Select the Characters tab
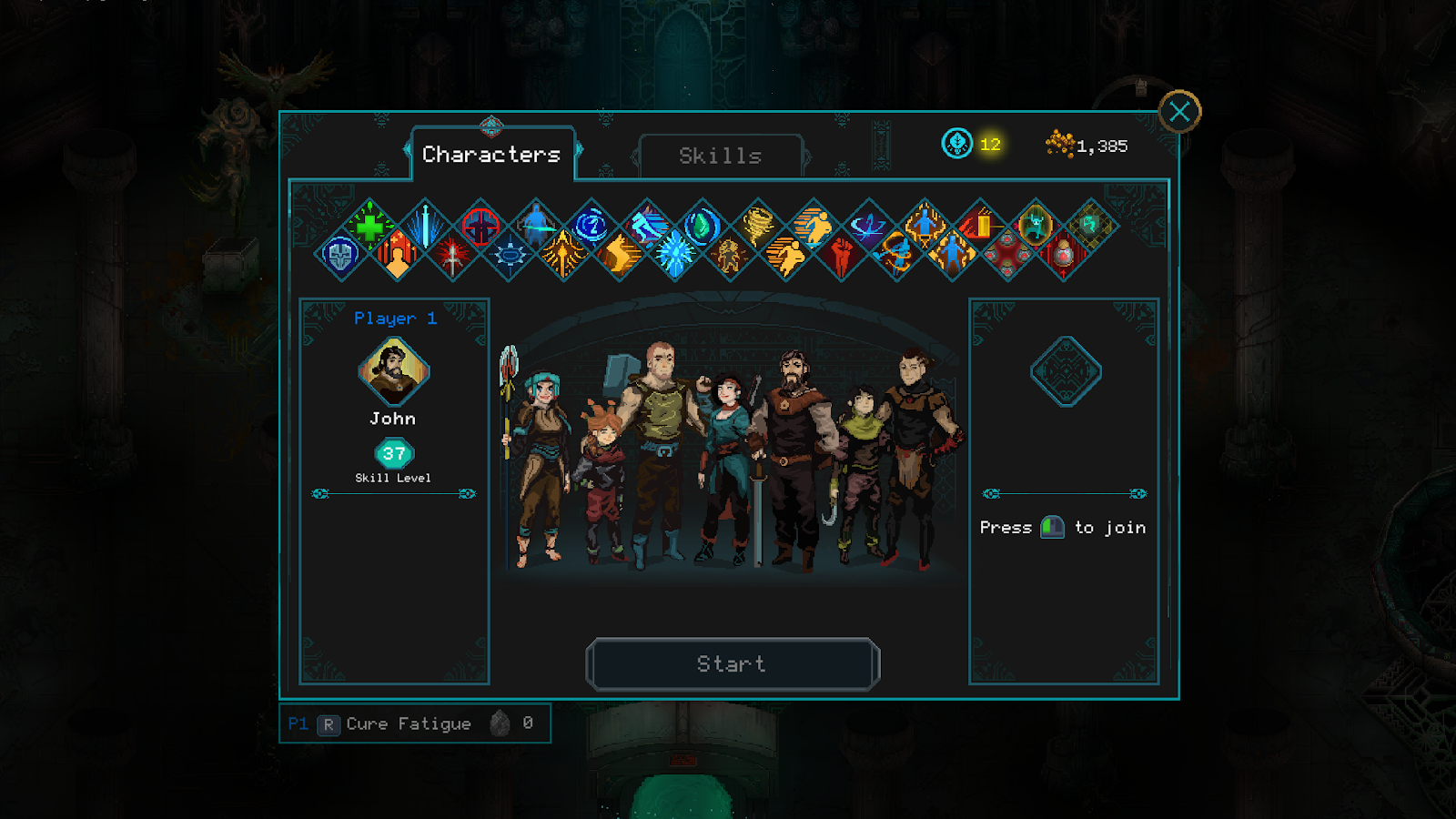The width and height of the screenshot is (1456, 819). [491, 155]
